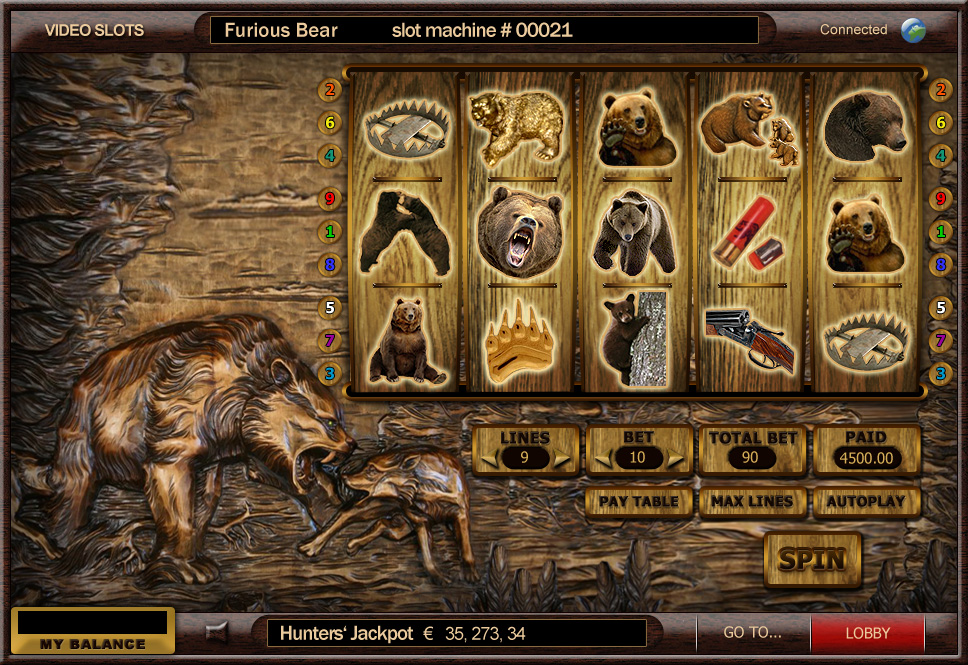This screenshot has height=665, width=968.
Task: Toggle the sound speaker icon
Action: click(216, 632)
